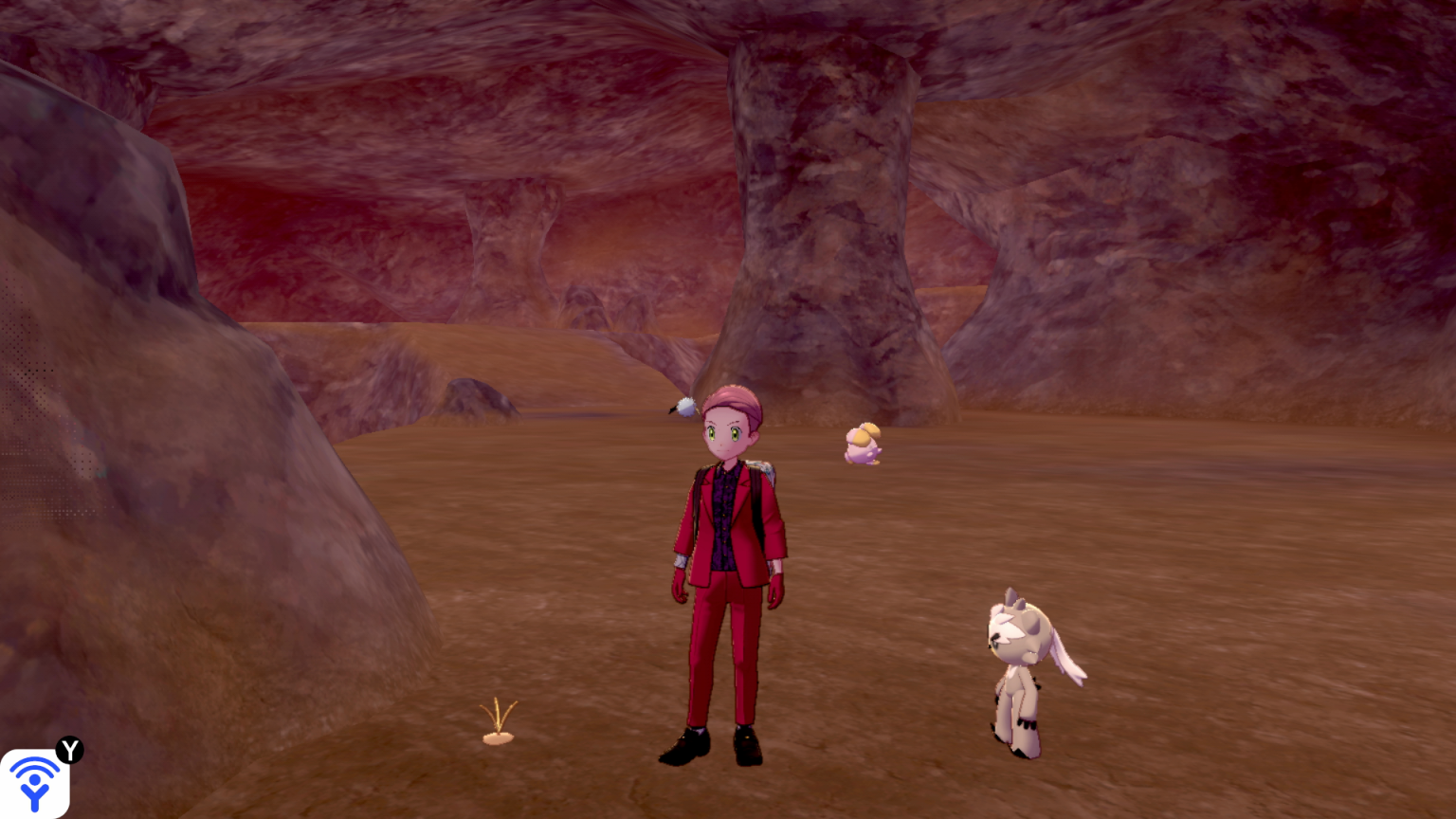Viewport: 1456px width, 819px height.
Task: Open the Y-Comm online menu
Action: pos(38,780)
